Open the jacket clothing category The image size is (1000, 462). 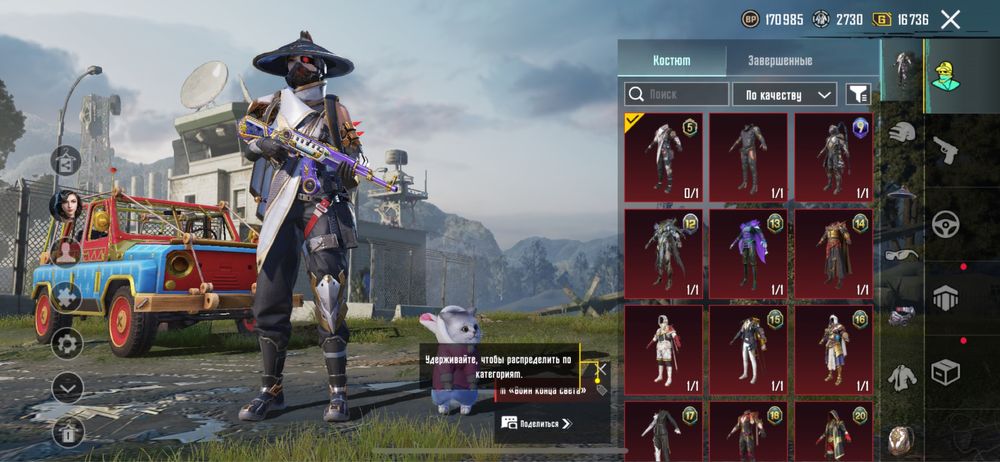click(902, 376)
